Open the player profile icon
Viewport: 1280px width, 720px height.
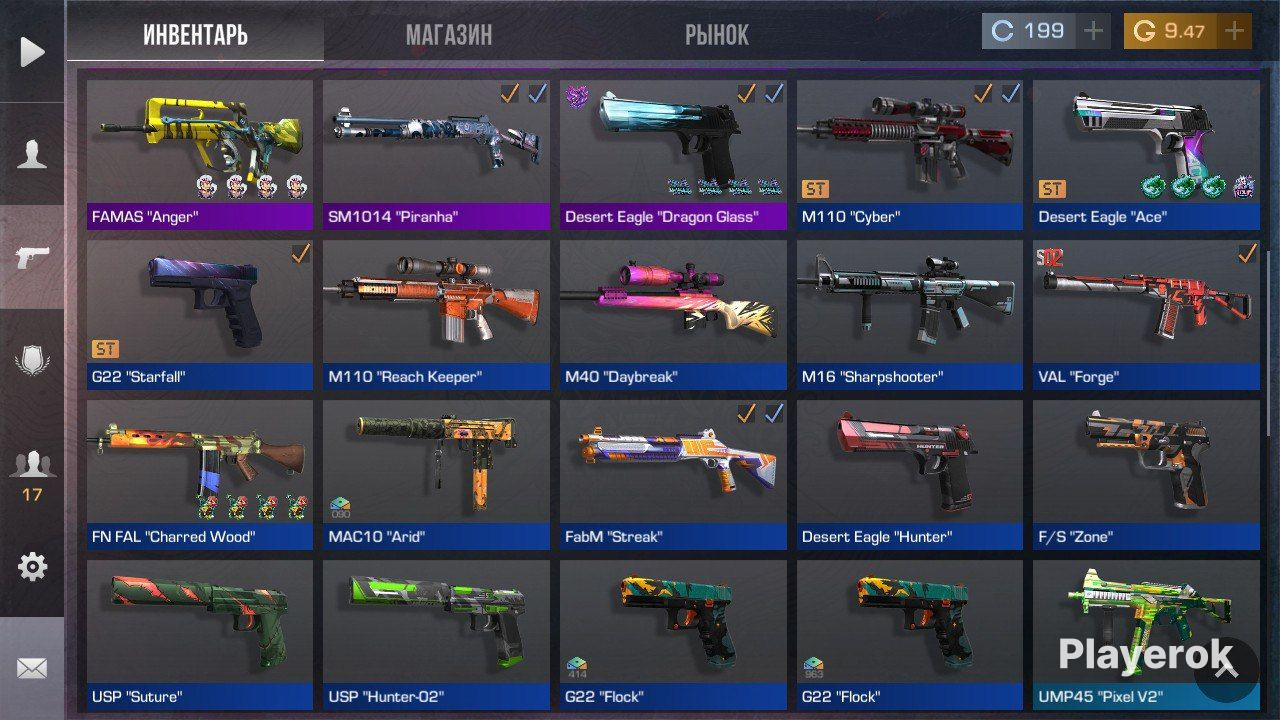coord(33,154)
